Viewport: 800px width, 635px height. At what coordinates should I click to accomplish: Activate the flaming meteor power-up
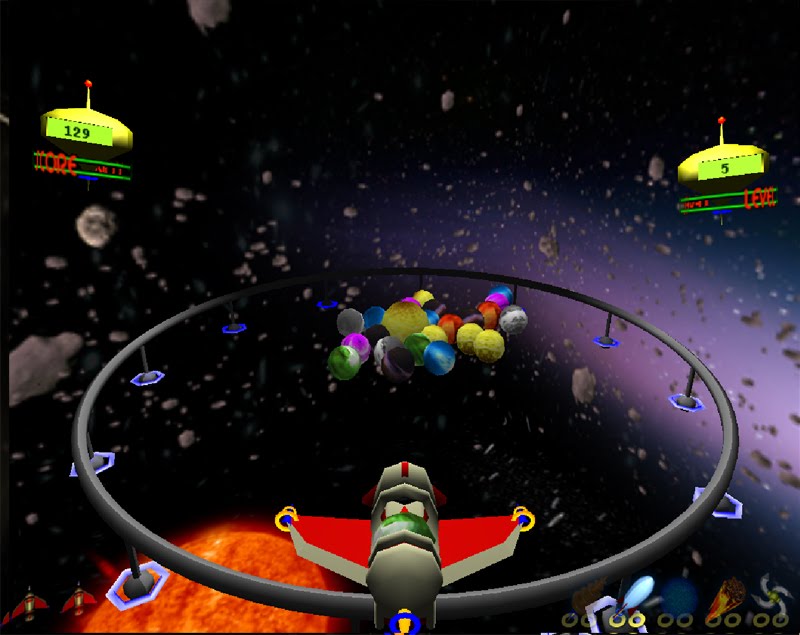(x=727, y=596)
